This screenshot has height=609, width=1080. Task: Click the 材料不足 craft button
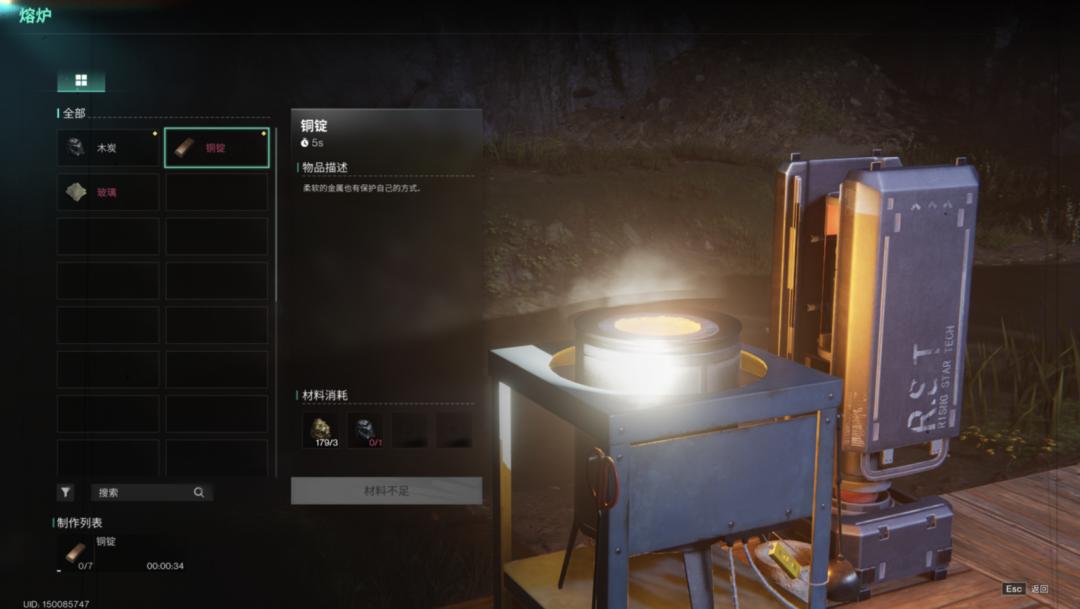[x=386, y=491]
